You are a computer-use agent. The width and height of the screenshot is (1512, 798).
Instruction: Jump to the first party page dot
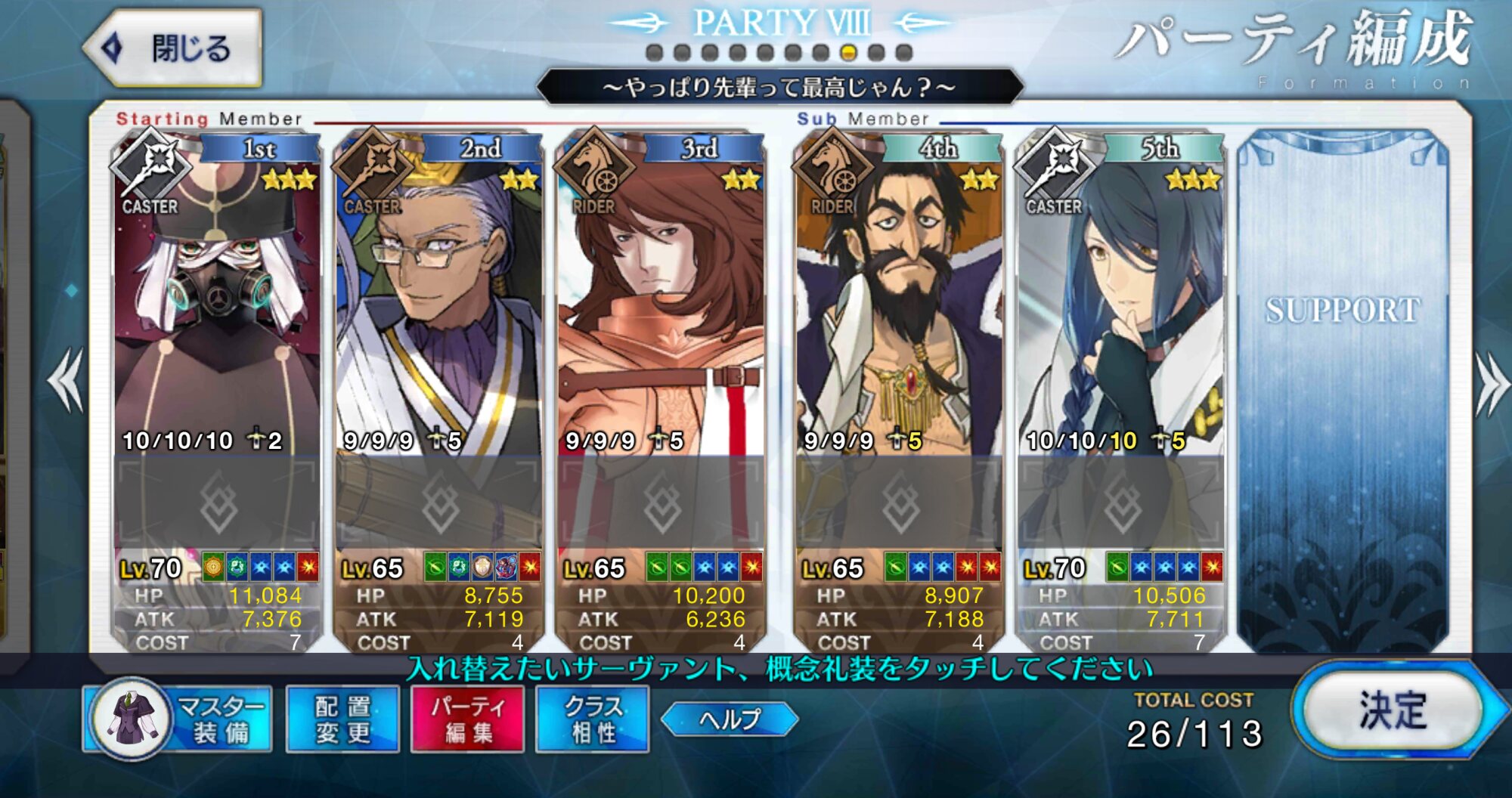tap(655, 53)
